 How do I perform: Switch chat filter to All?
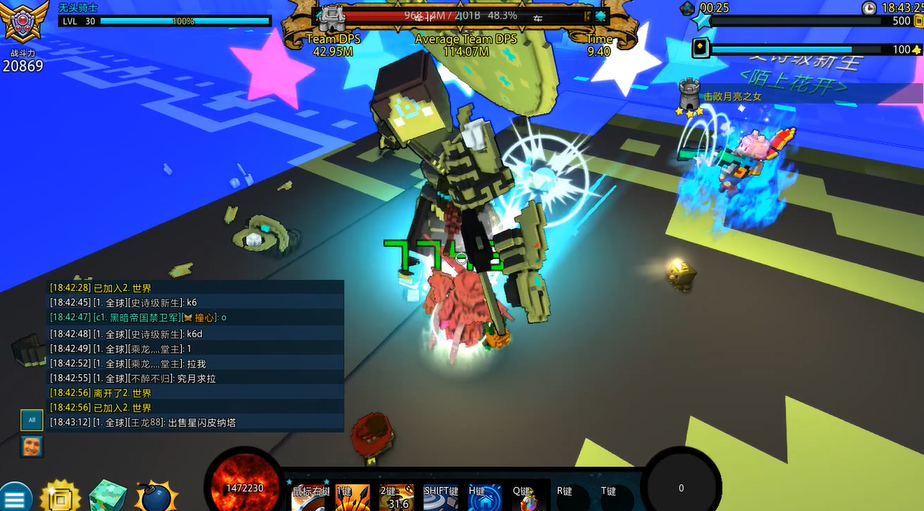click(32, 420)
